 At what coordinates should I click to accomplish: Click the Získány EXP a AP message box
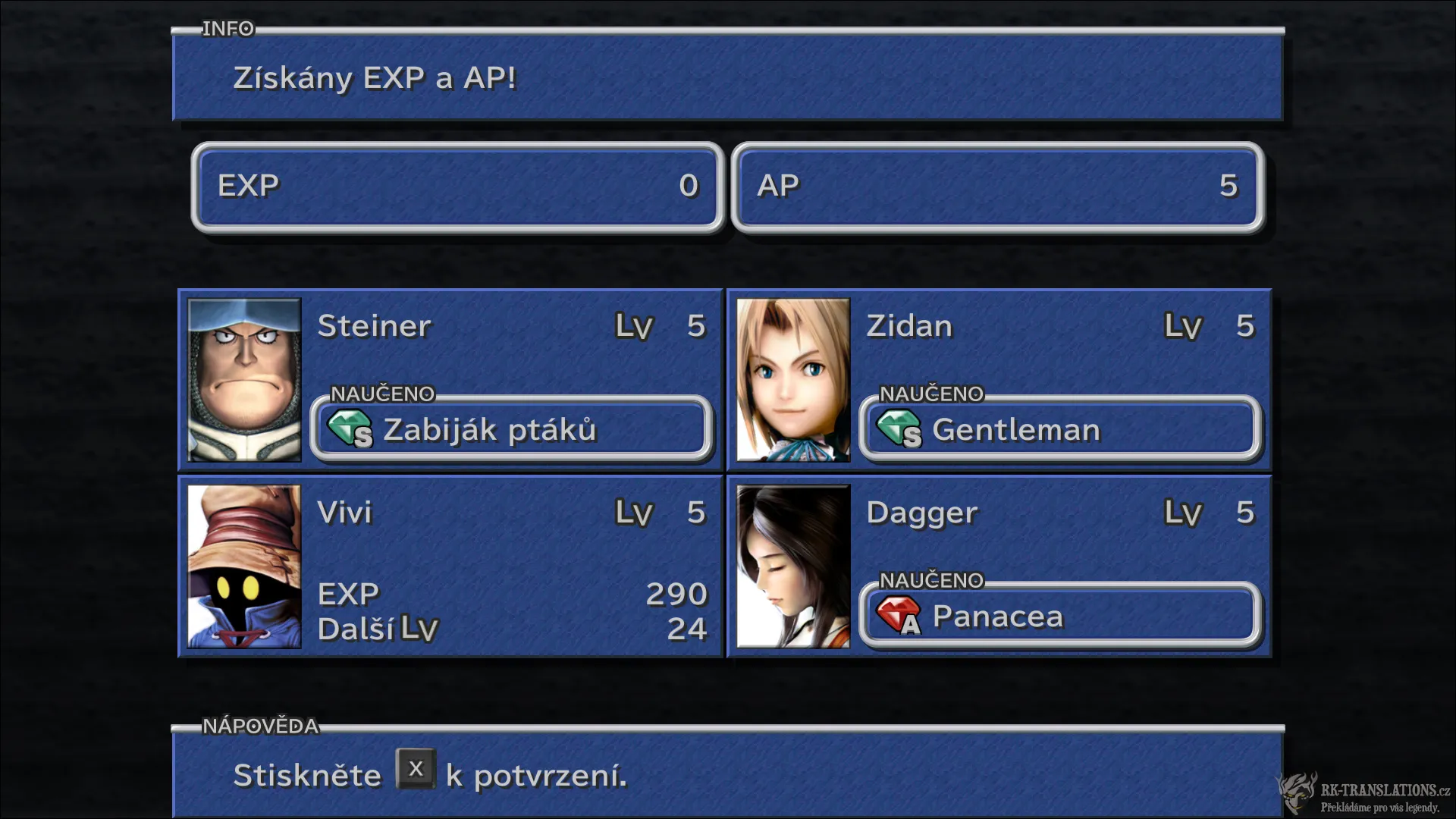tap(728, 78)
